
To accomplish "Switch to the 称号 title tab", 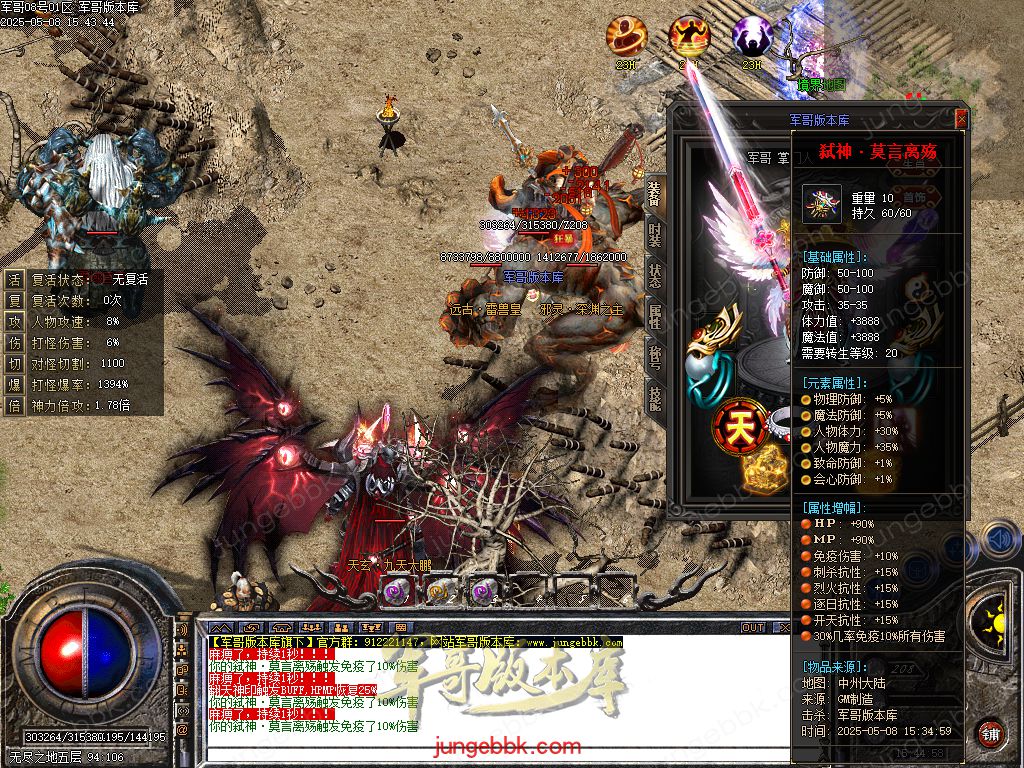I will (655, 357).
